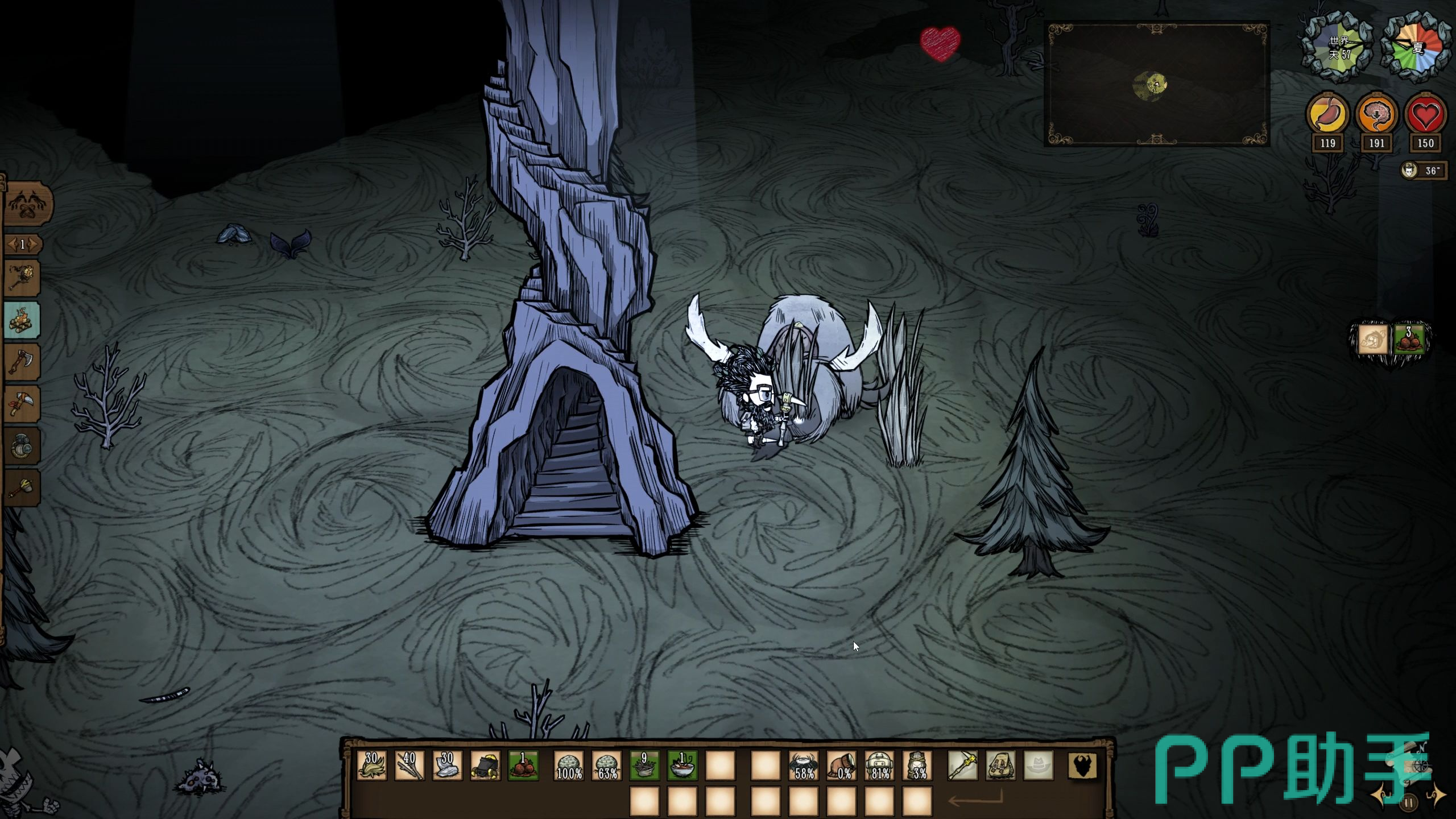Open the equipped backpack slot

(1000, 765)
